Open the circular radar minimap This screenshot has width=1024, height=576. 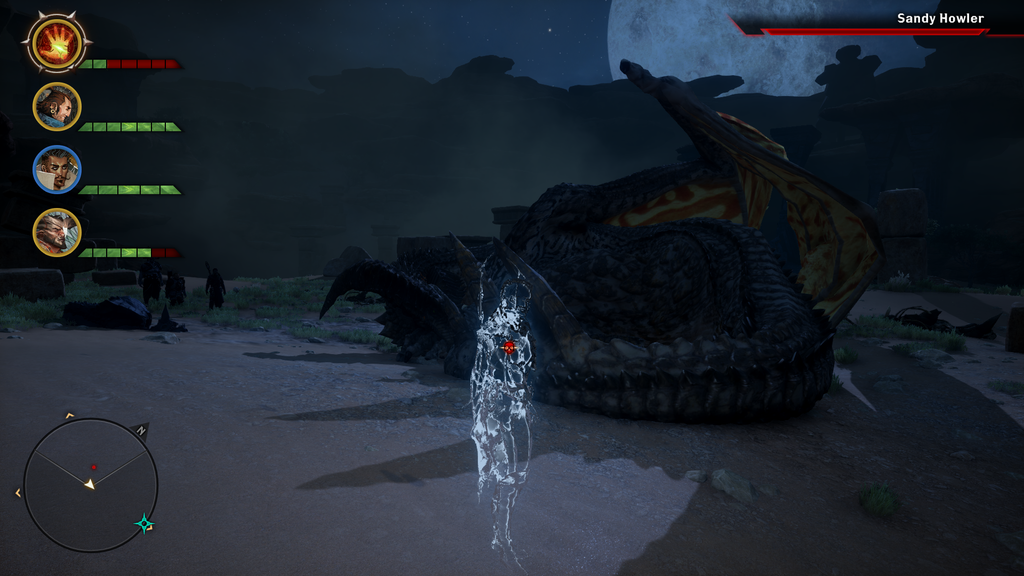click(90, 485)
